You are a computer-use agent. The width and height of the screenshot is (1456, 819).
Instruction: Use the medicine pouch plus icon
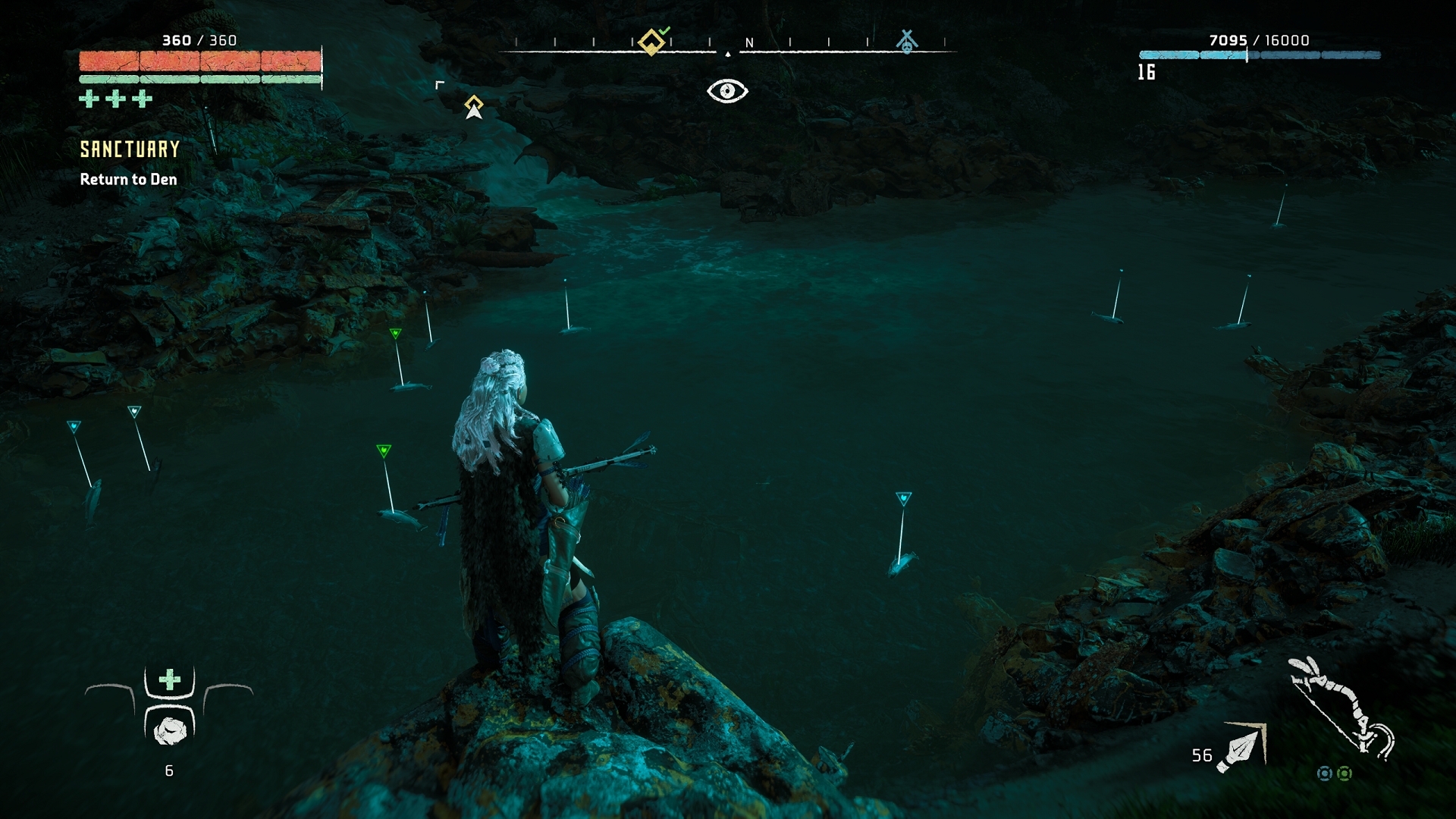tap(169, 679)
